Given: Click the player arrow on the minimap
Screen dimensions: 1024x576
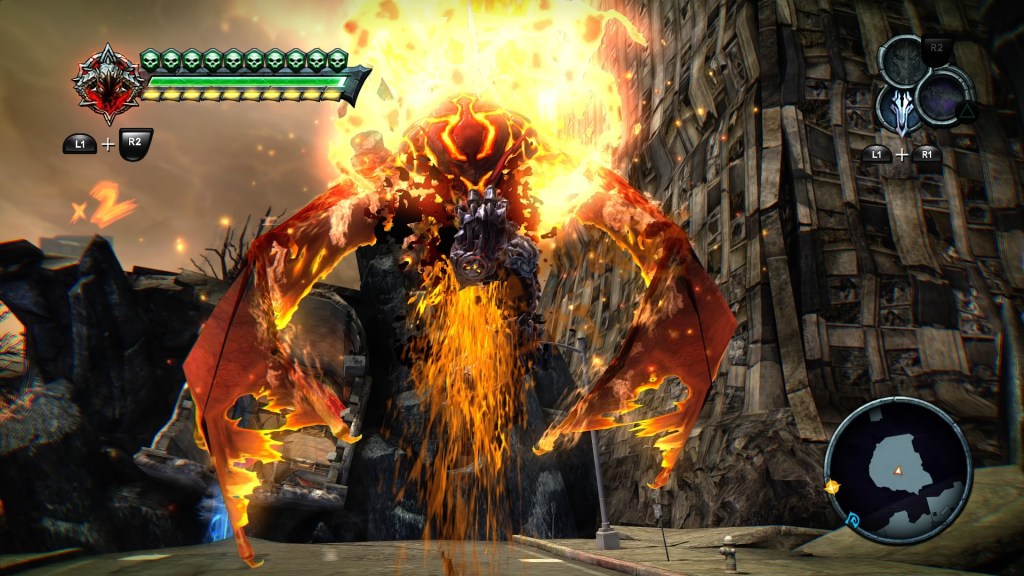Looking at the screenshot, I should coord(898,470).
